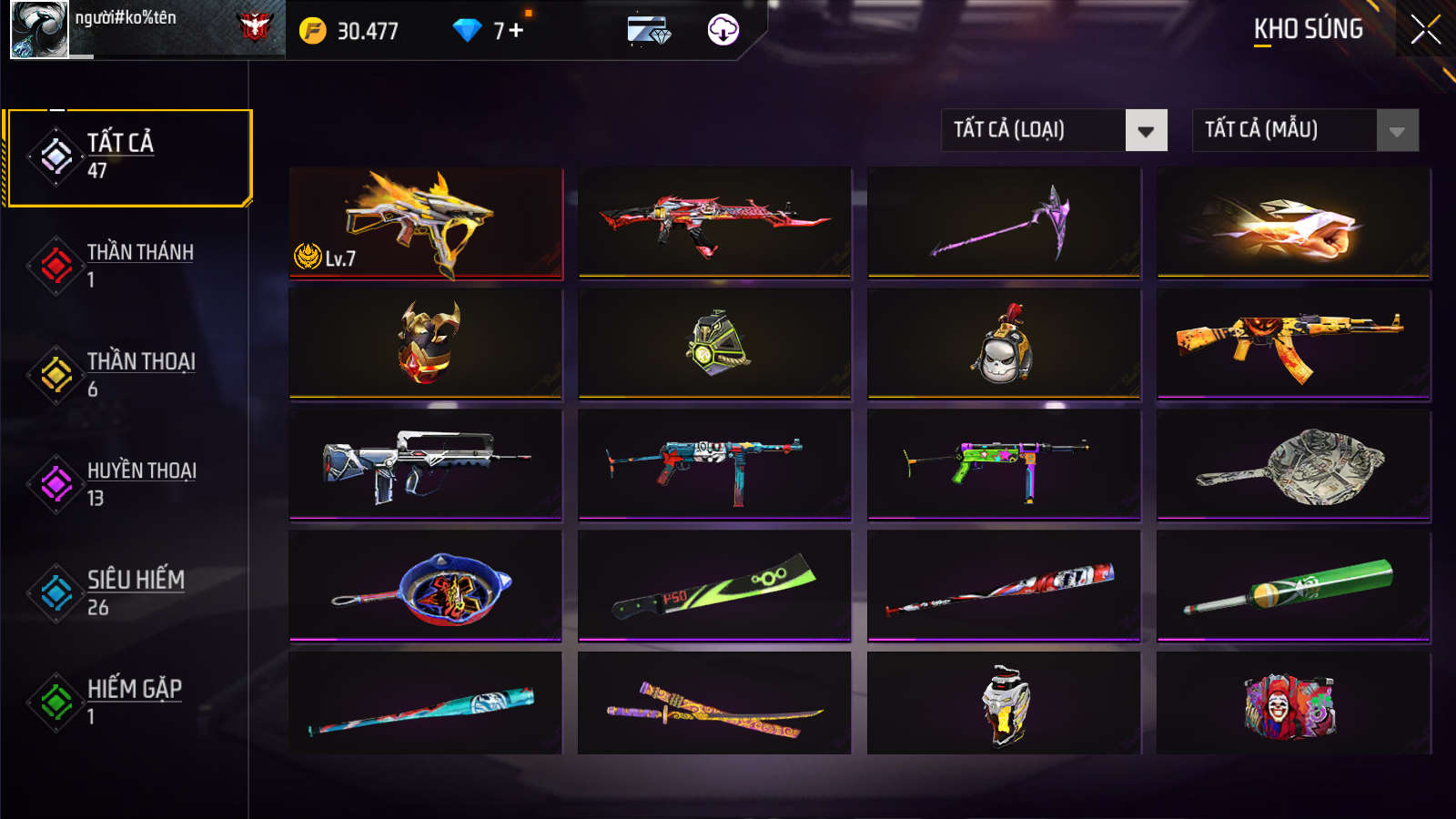Choose the green cricket bat skin
This screenshot has width=1456, height=819.
pos(1293,586)
